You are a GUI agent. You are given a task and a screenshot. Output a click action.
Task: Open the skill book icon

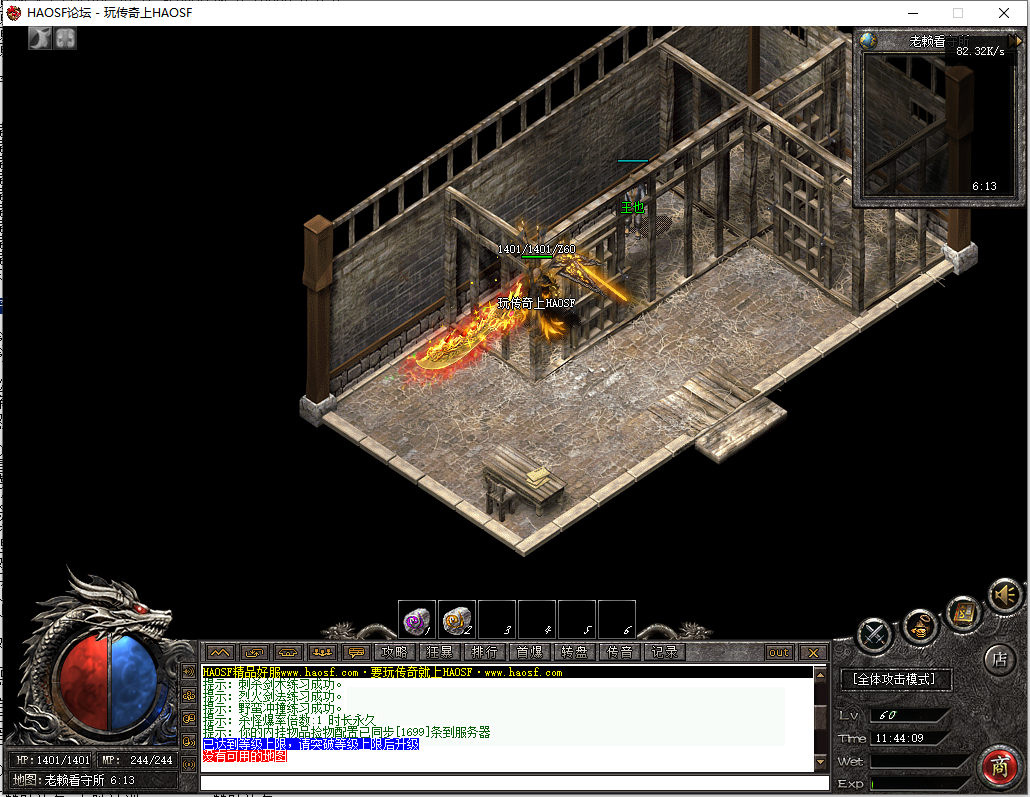pyautogui.click(x=962, y=613)
